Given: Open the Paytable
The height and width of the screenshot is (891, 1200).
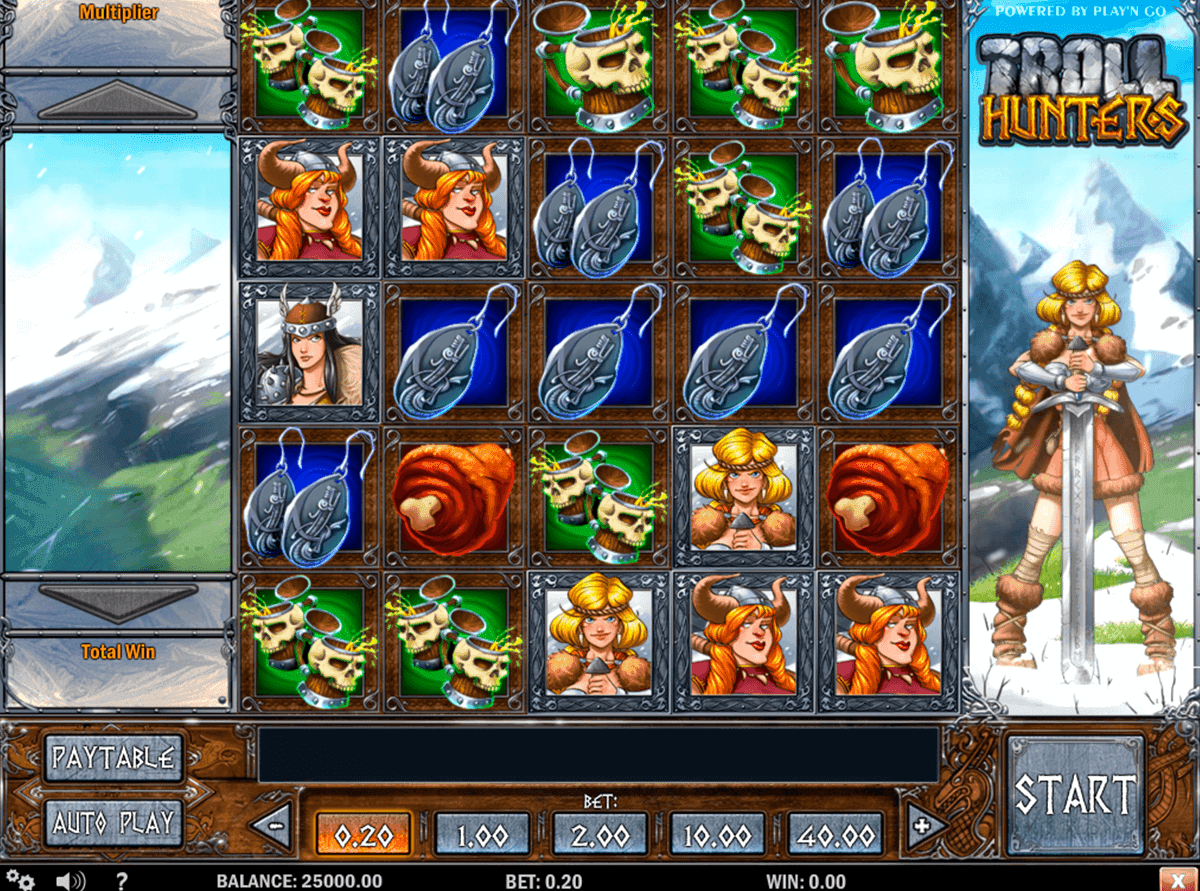Looking at the screenshot, I should [114, 757].
